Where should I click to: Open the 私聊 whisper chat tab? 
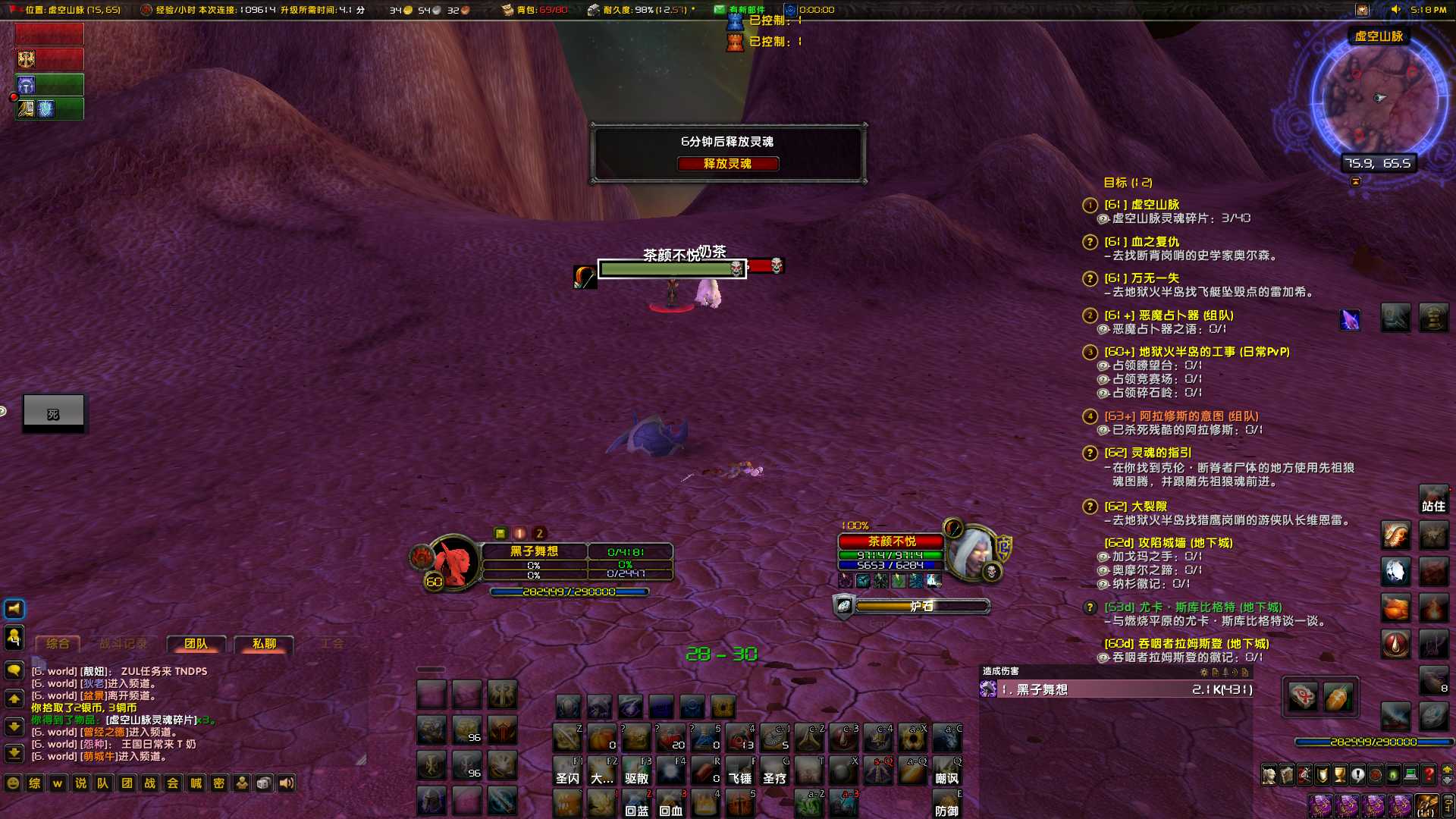[264, 644]
